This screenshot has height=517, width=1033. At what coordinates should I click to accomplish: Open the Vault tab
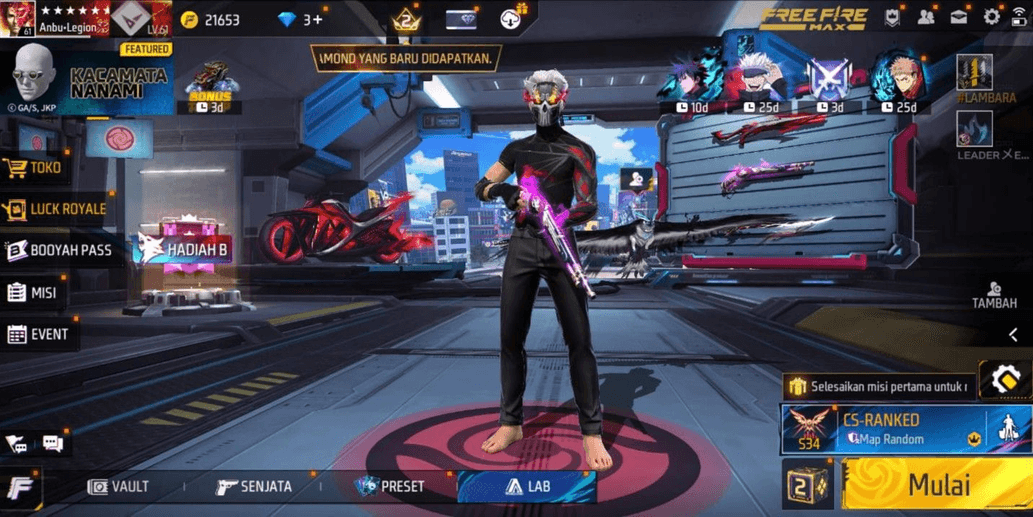(x=118, y=487)
